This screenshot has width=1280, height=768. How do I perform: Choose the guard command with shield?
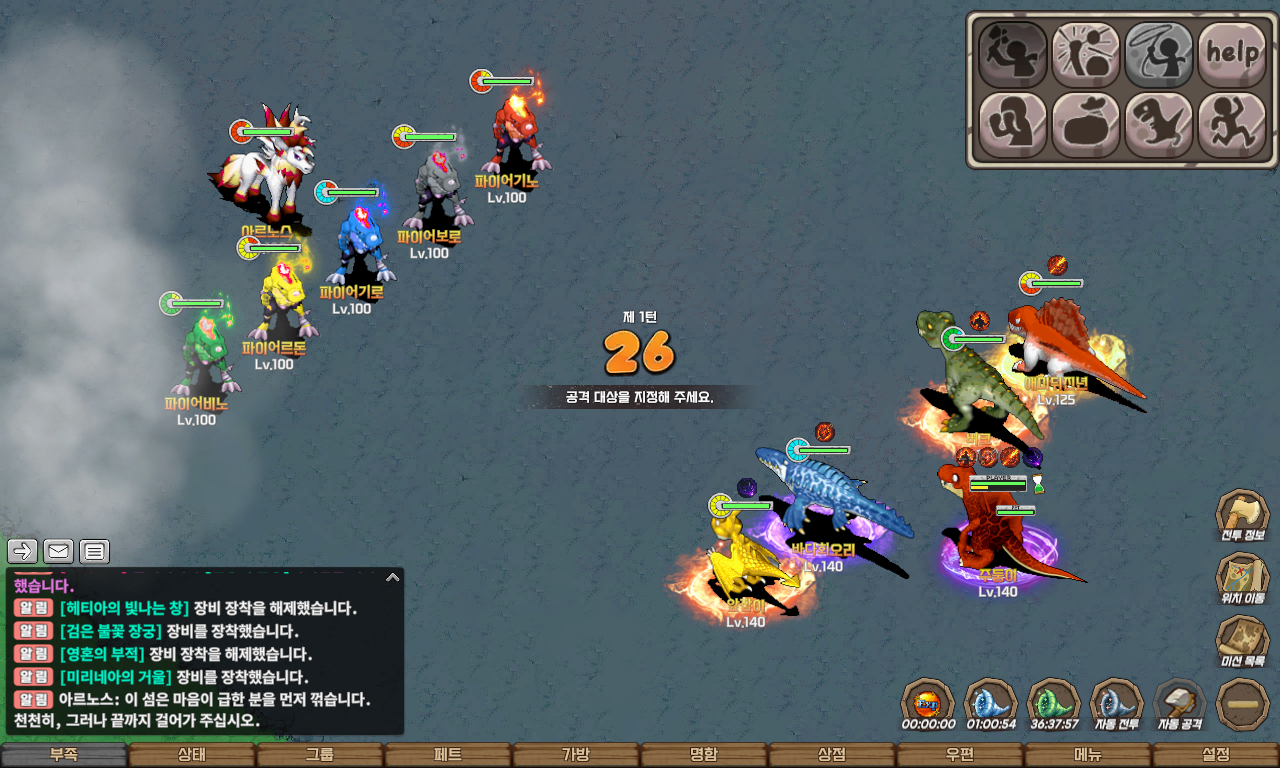pyautogui.click(x=1012, y=125)
